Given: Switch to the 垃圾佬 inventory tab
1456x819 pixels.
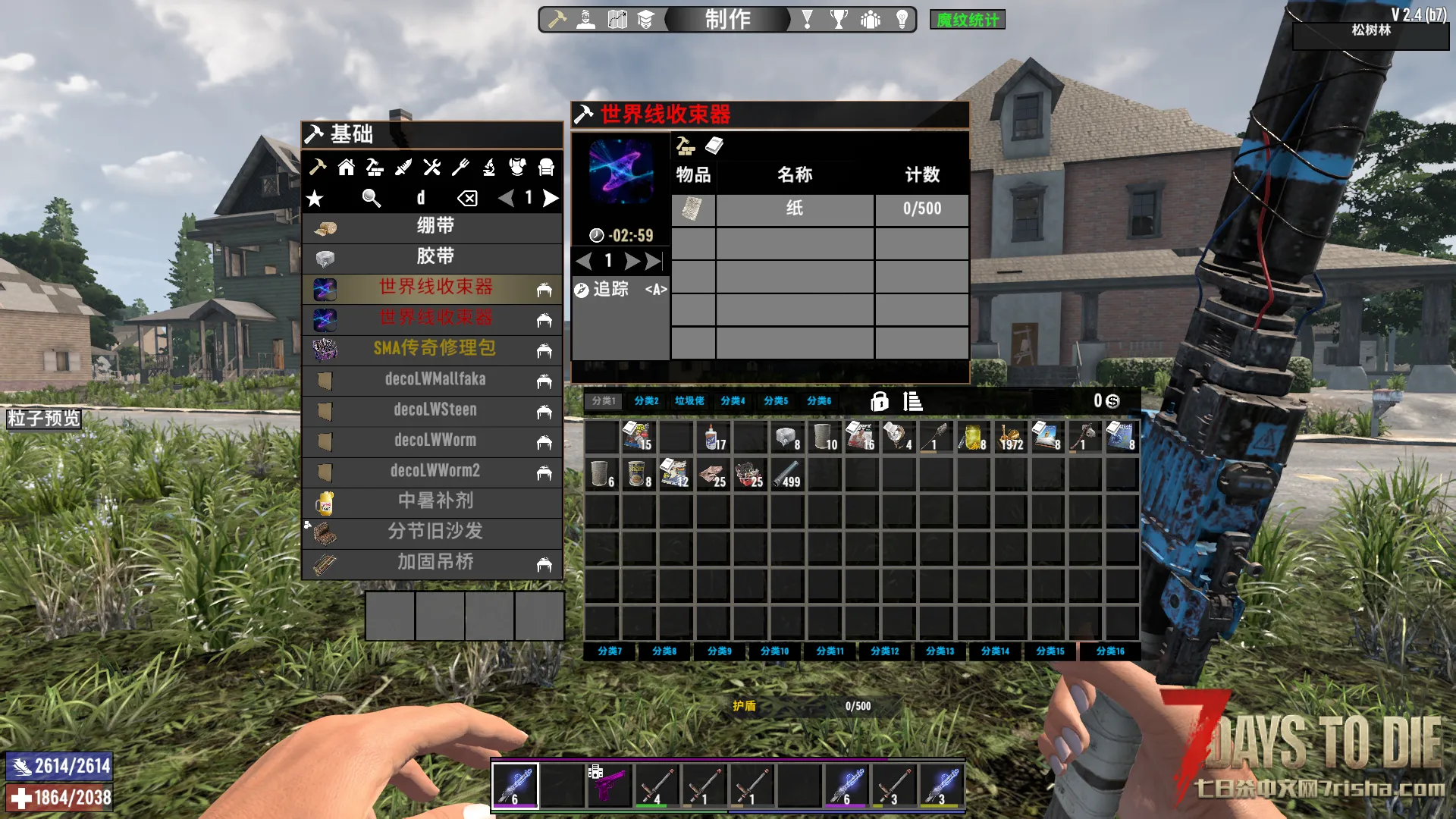Looking at the screenshot, I should [689, 401].
